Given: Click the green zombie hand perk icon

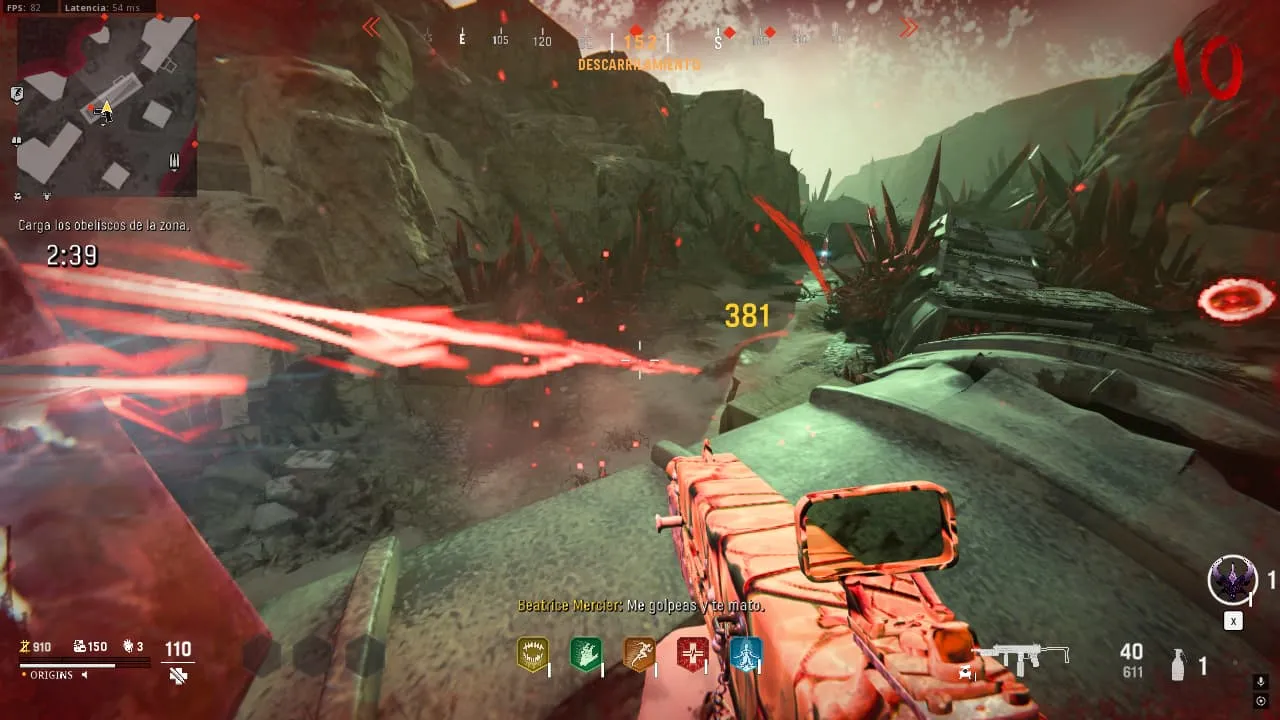Looking at the screenshot, I should 585,654.
